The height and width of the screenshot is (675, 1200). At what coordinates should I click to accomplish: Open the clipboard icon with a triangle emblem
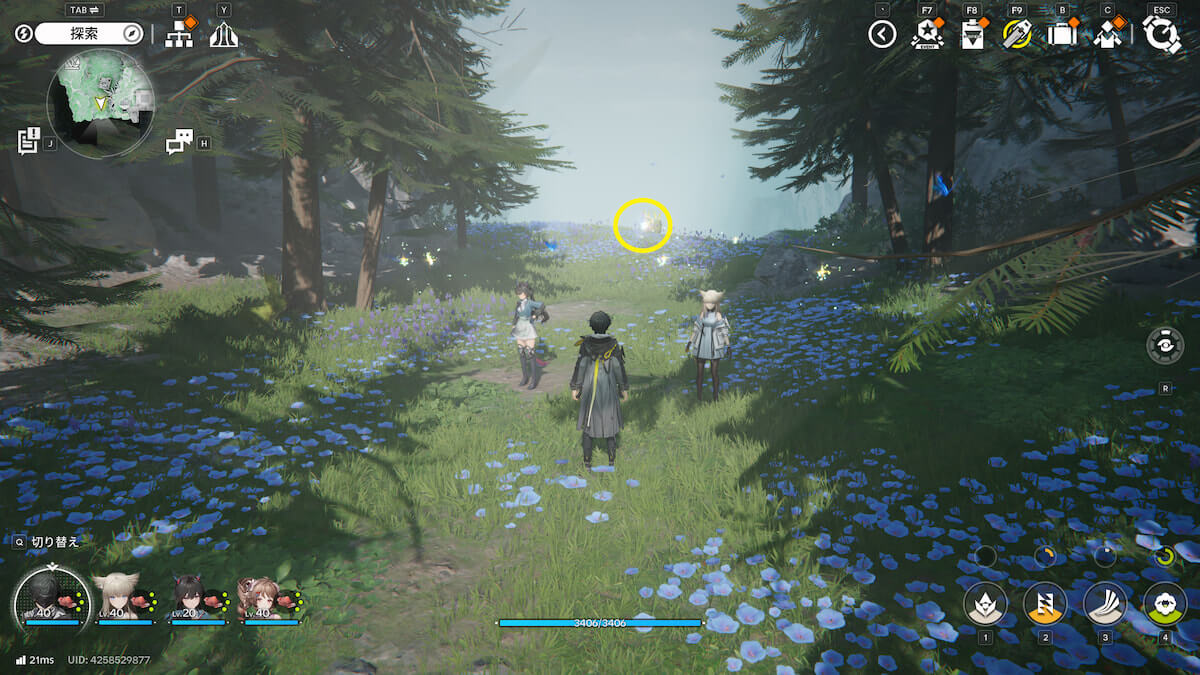tap(972, 35)
